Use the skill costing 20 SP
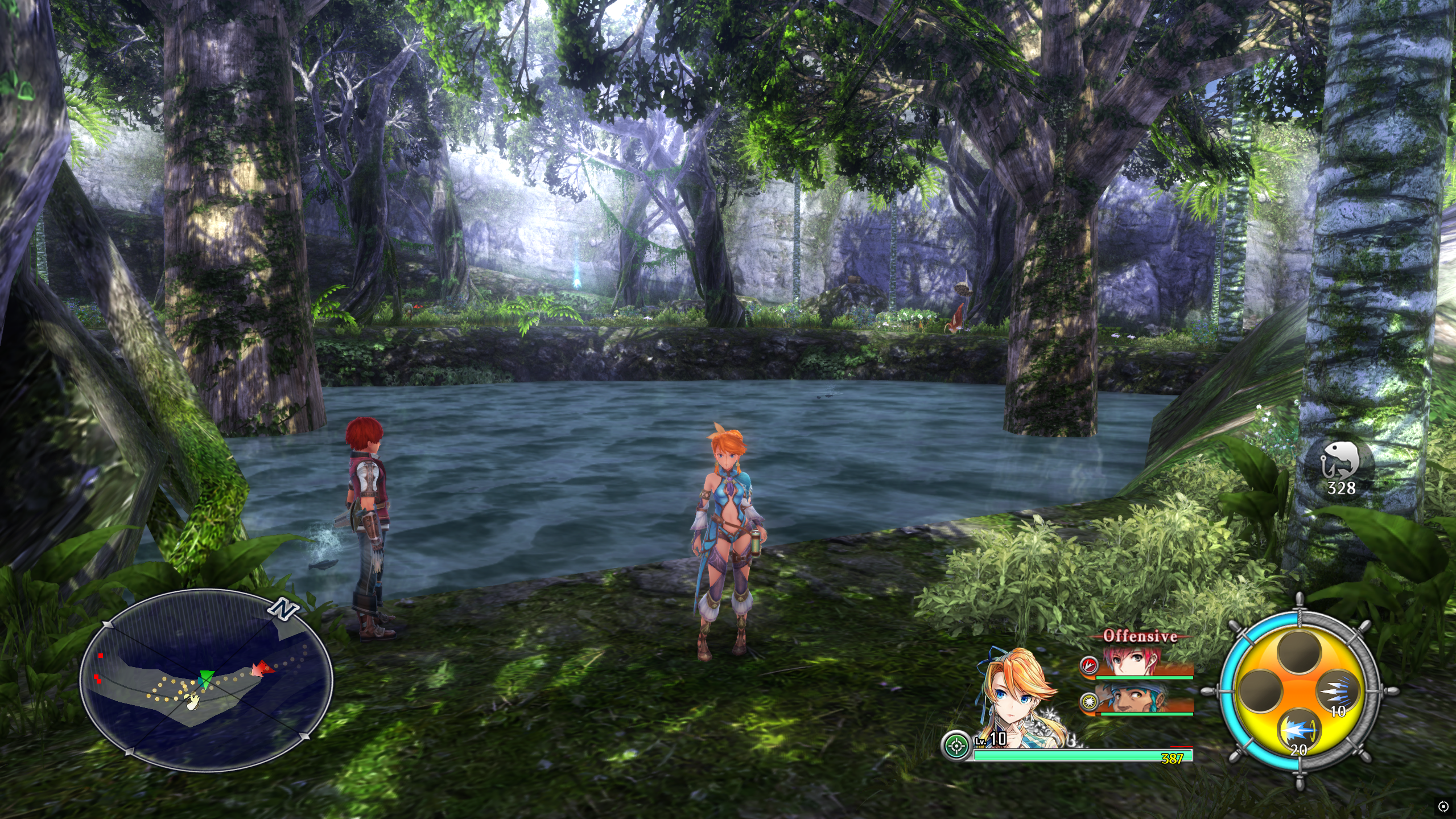The image size is (1456, 819). (1299, 730)
